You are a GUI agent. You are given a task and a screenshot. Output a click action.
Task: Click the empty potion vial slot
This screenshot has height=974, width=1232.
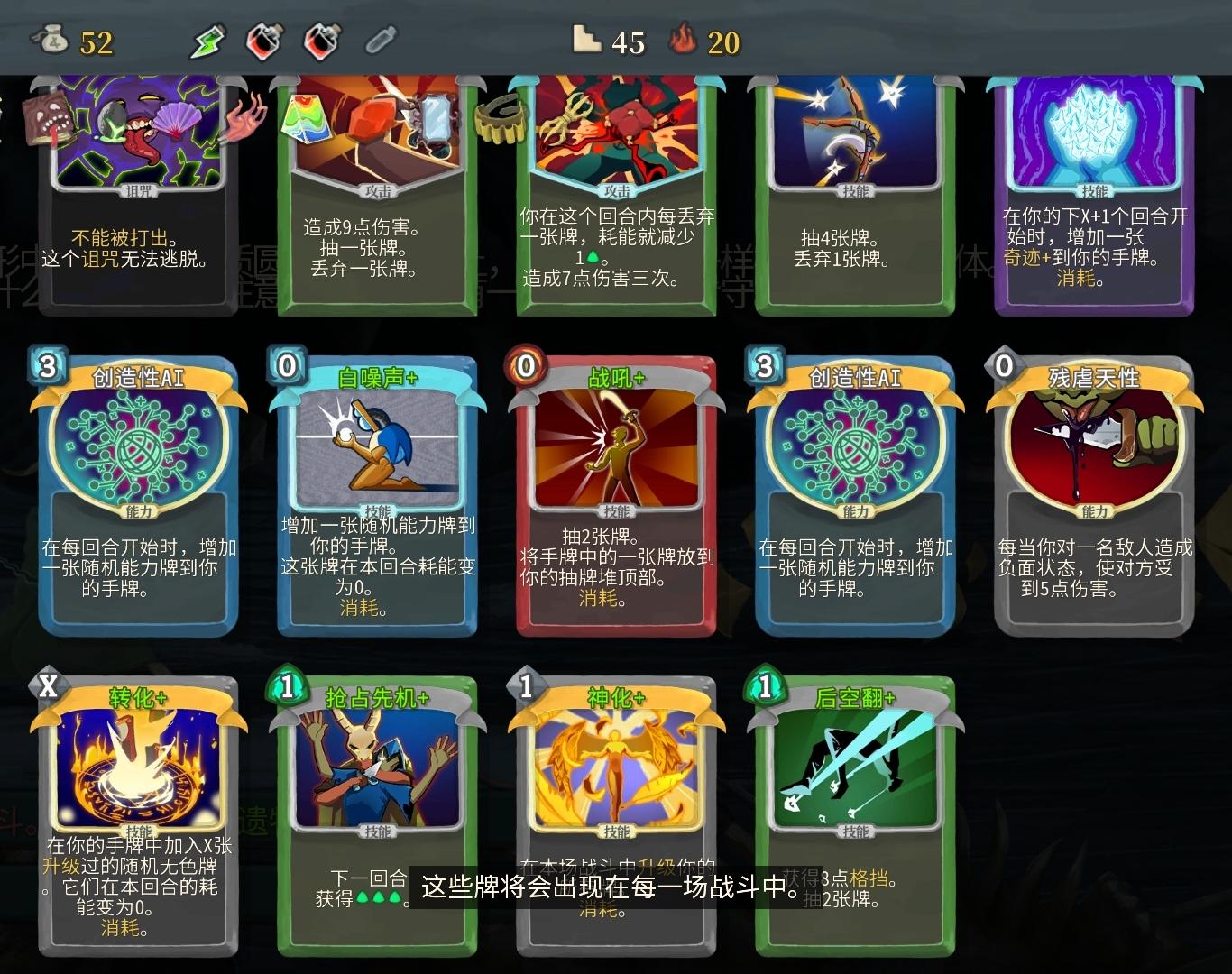click(381, 41)
